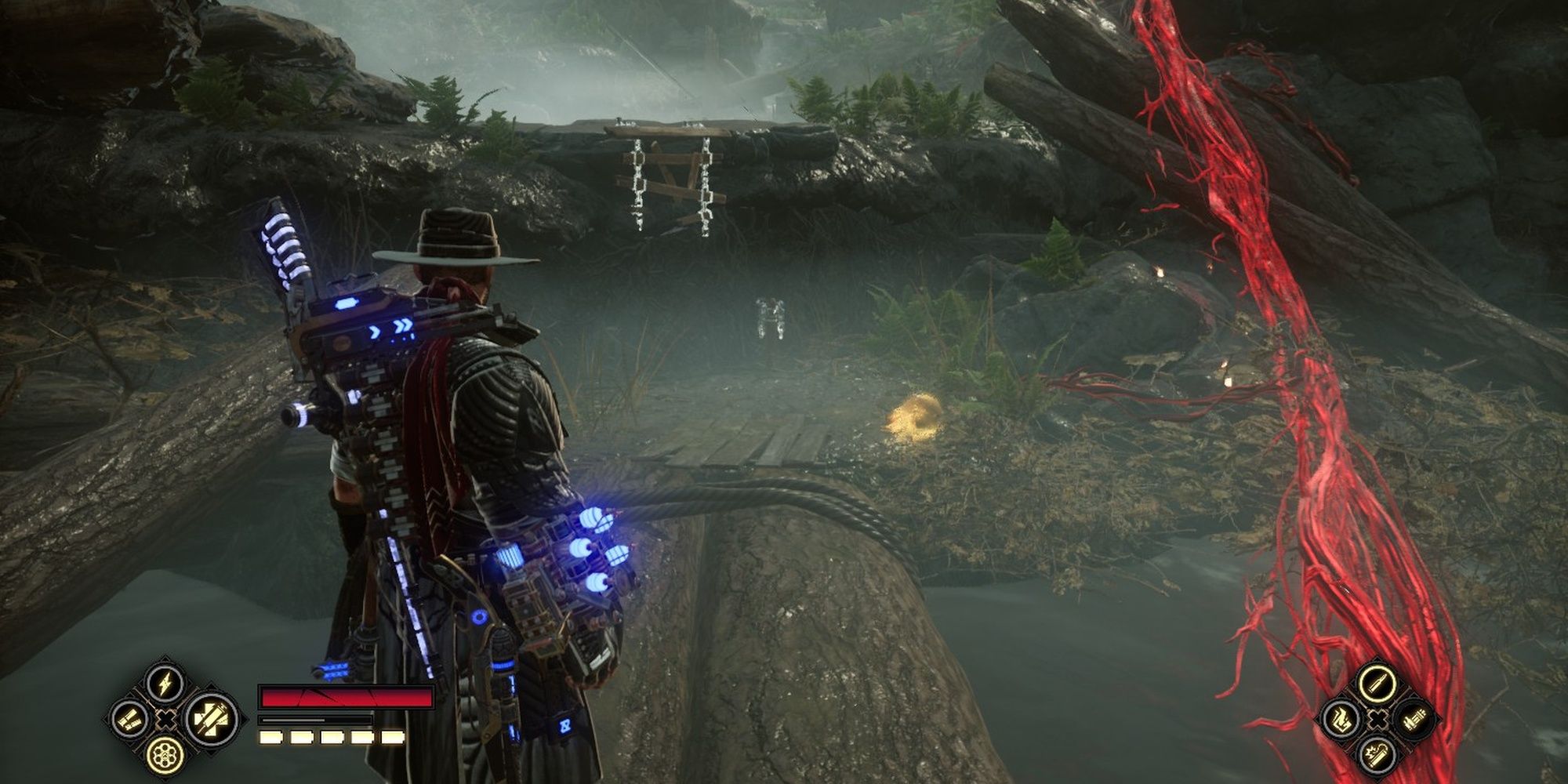Toggle the glowing blue gauntlet coils
Viewport: 1568px width, 784px height.
[586, 549]
